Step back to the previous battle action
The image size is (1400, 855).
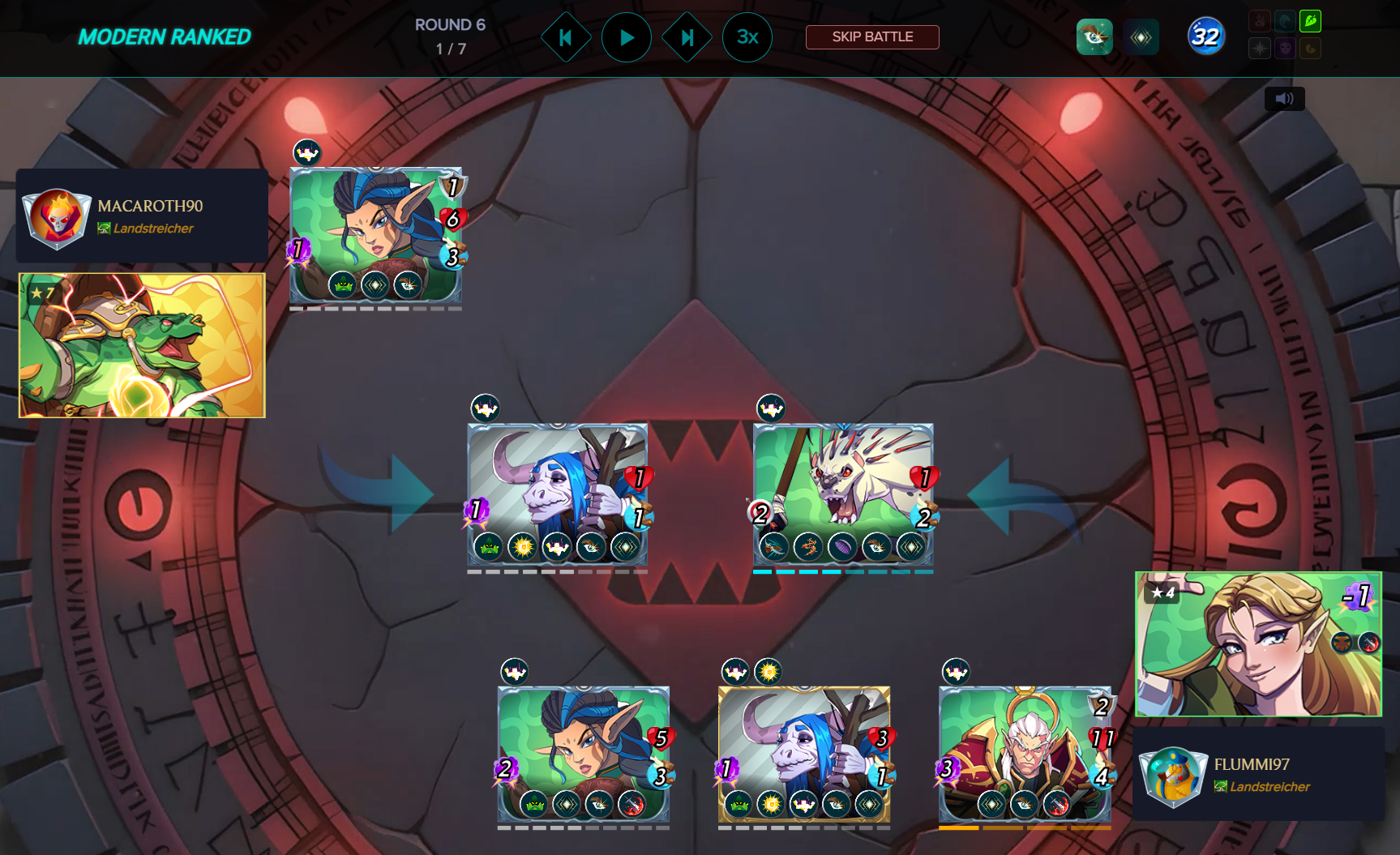(566, 37)
